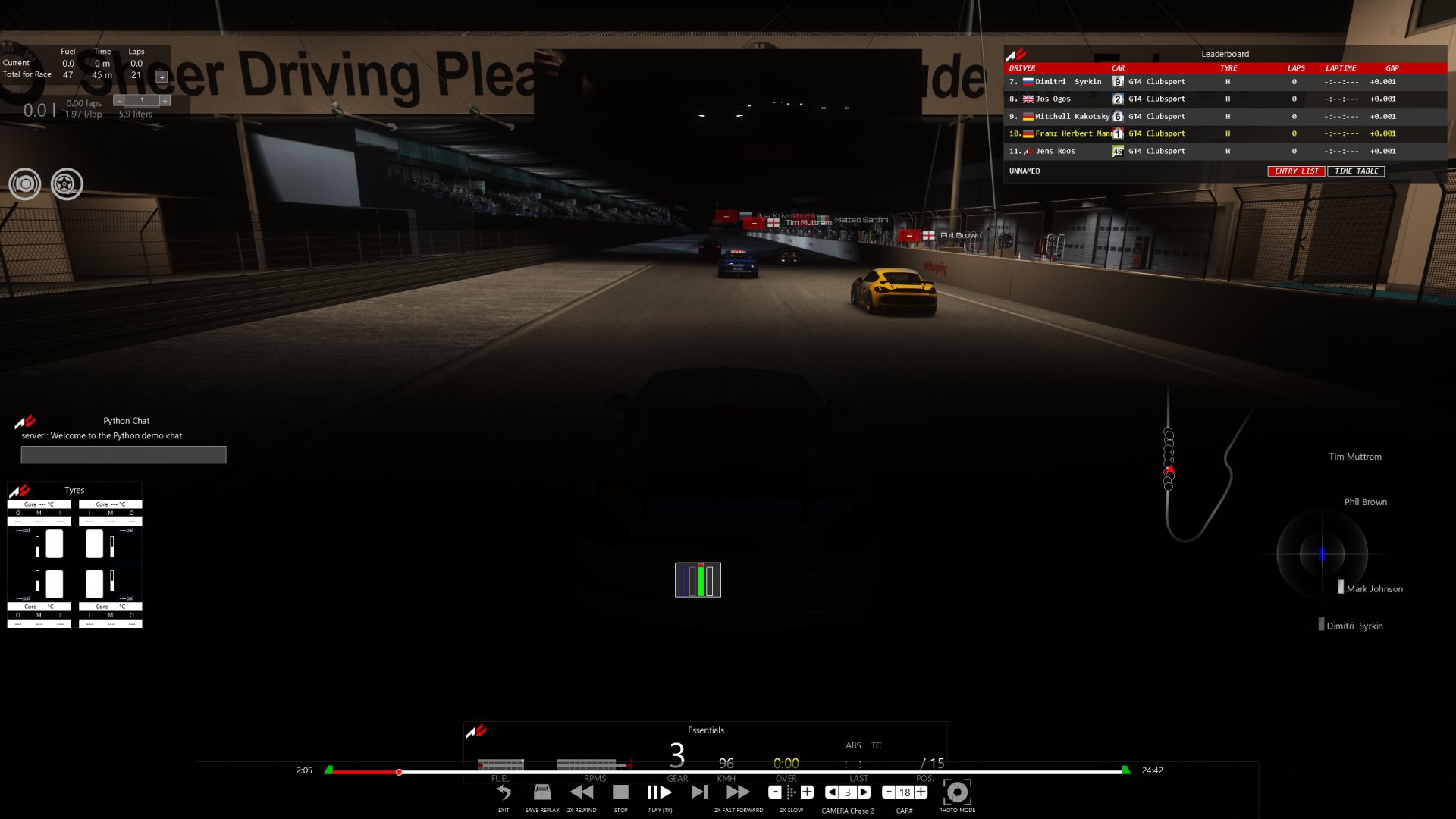Open the leaderboard Entry List
Screen dimensions: 1456x819
click(x=1296, y=171)
